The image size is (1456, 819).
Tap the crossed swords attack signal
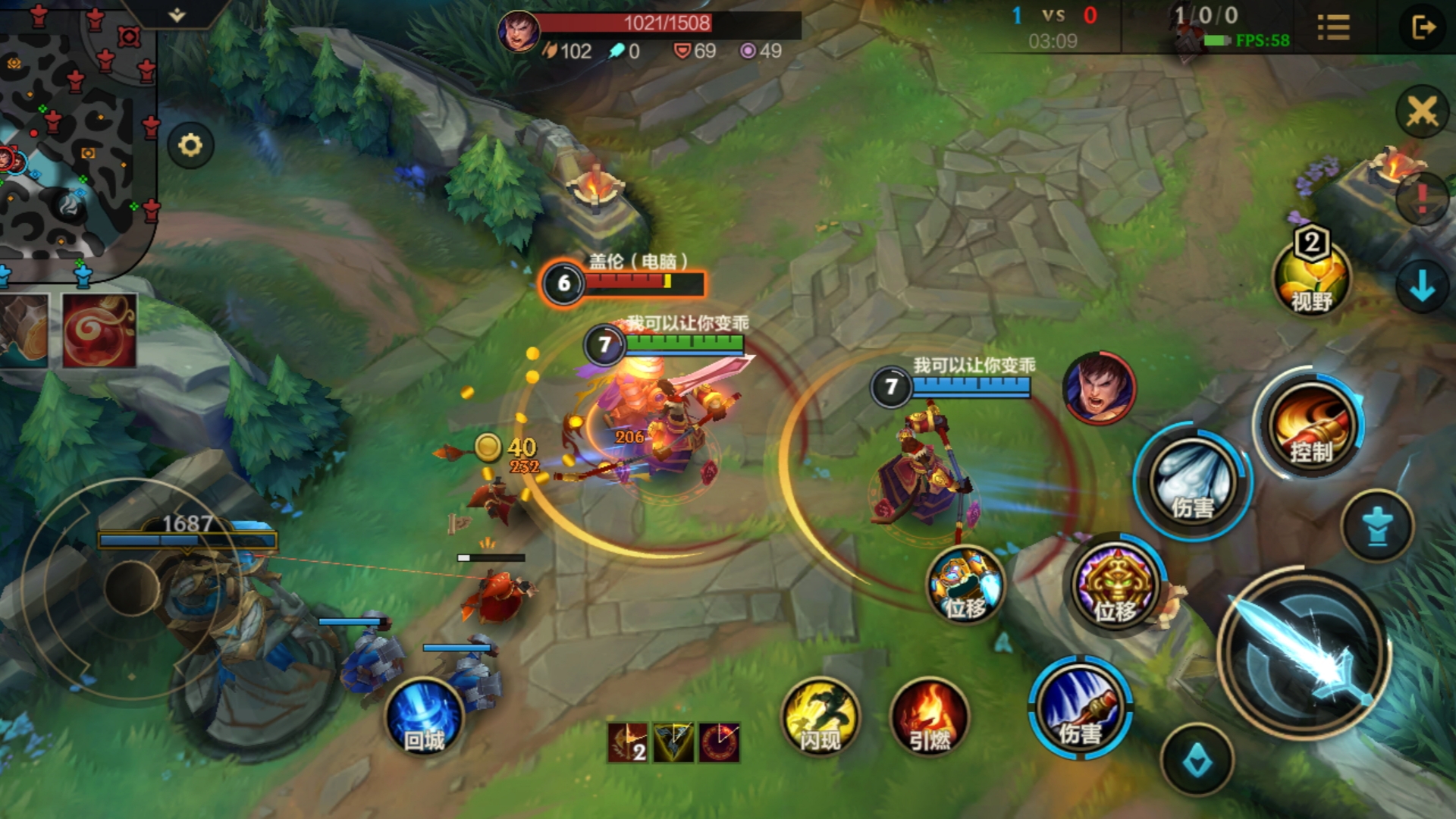(x=1422, y=112)
